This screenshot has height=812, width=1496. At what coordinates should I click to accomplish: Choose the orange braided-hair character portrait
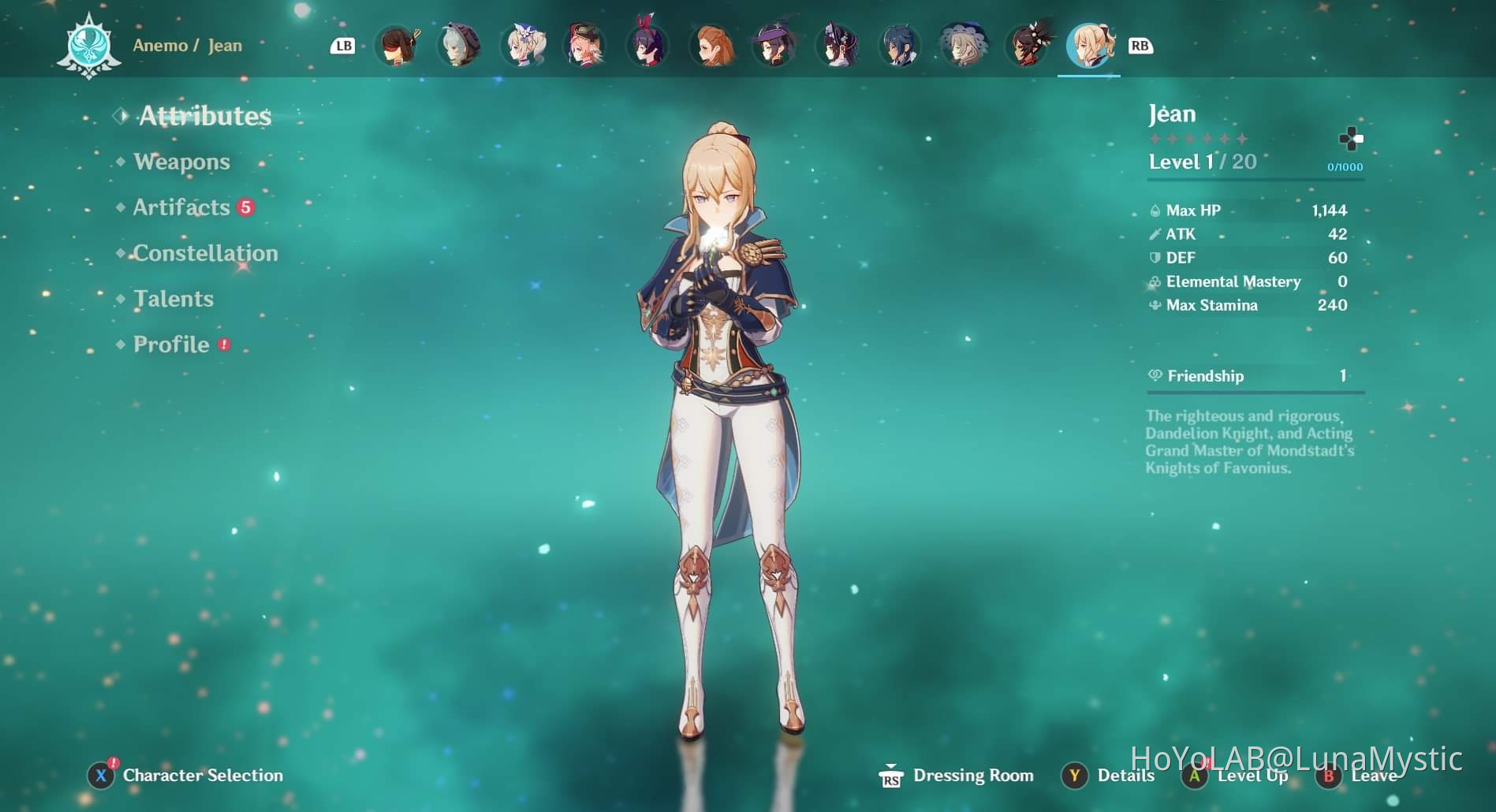pyautogui.click(x=711, y=46)
